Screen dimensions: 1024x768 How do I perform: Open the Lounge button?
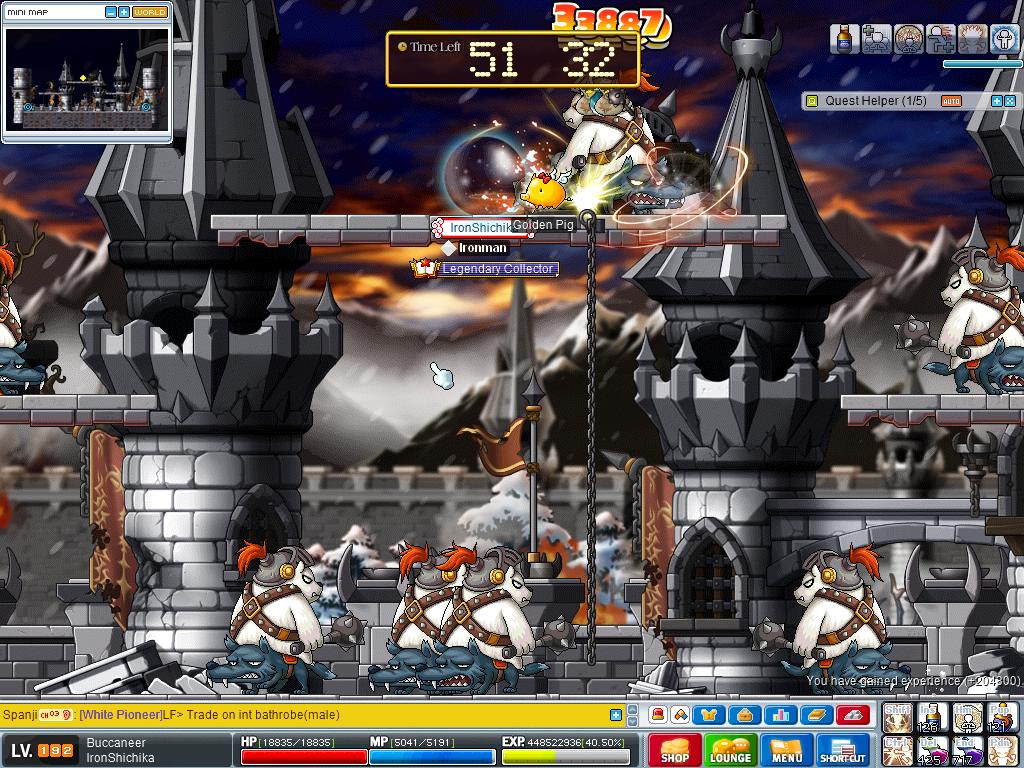point(730,749)
